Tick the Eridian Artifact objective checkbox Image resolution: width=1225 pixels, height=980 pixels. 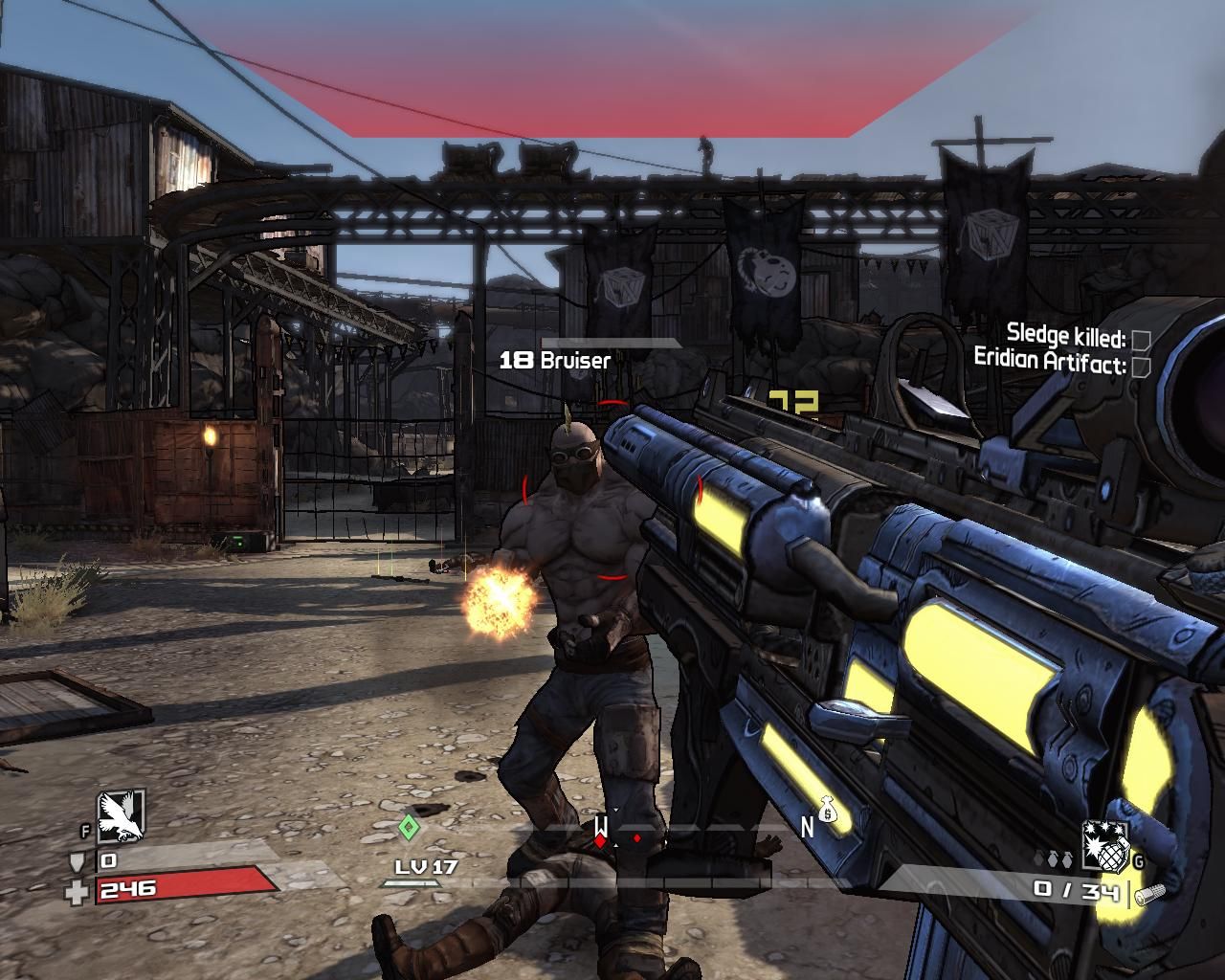[x=1140, y=366]
